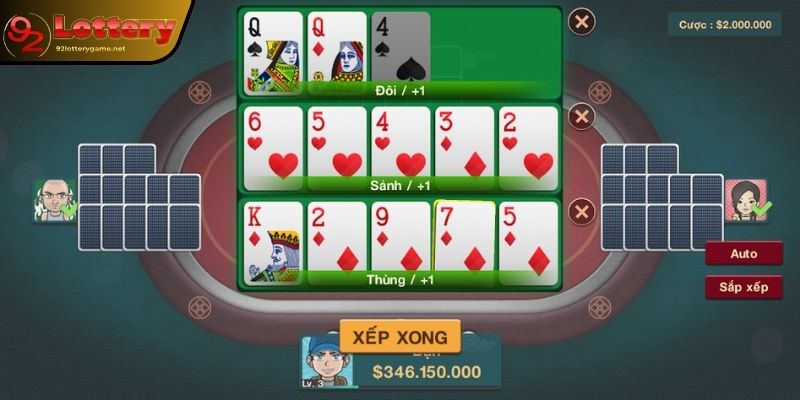800x400 pixels.
Task: Select the 2 of diamonds card
Action: (x=336, y=238)
